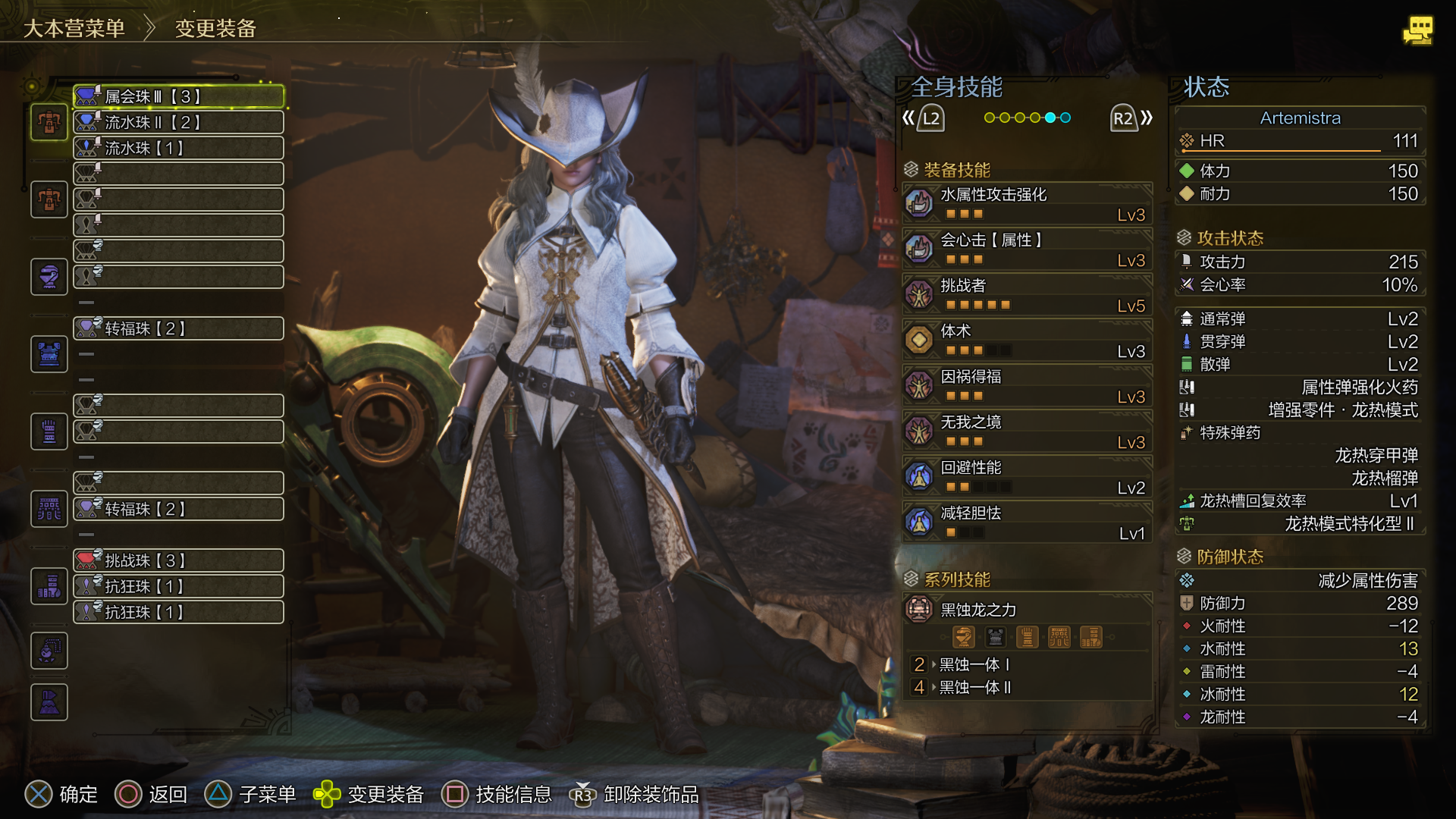Pick the 减轻胆怯 skill entry
1456x819 pixels.
tap(1028, 522)
